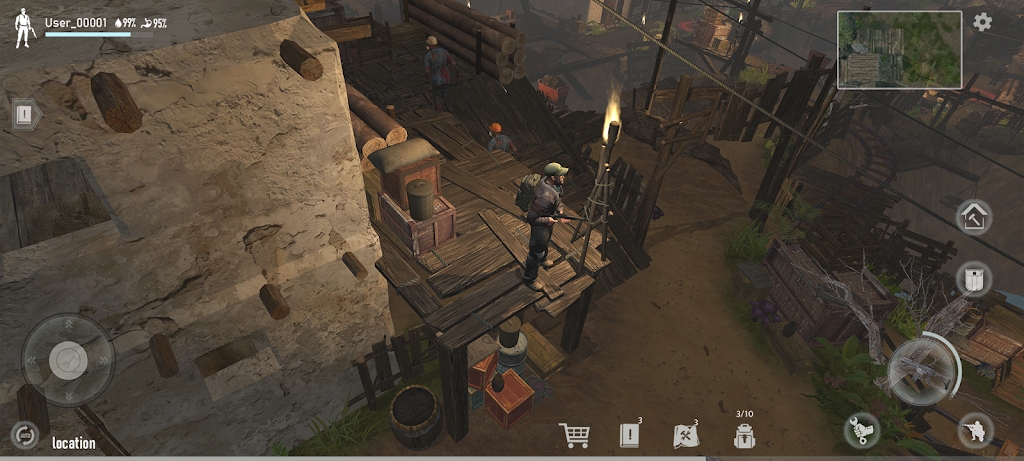The width and height of the screenshot is (1024, 461).
Task: Open the settings gear
Action: pos(983,22)
